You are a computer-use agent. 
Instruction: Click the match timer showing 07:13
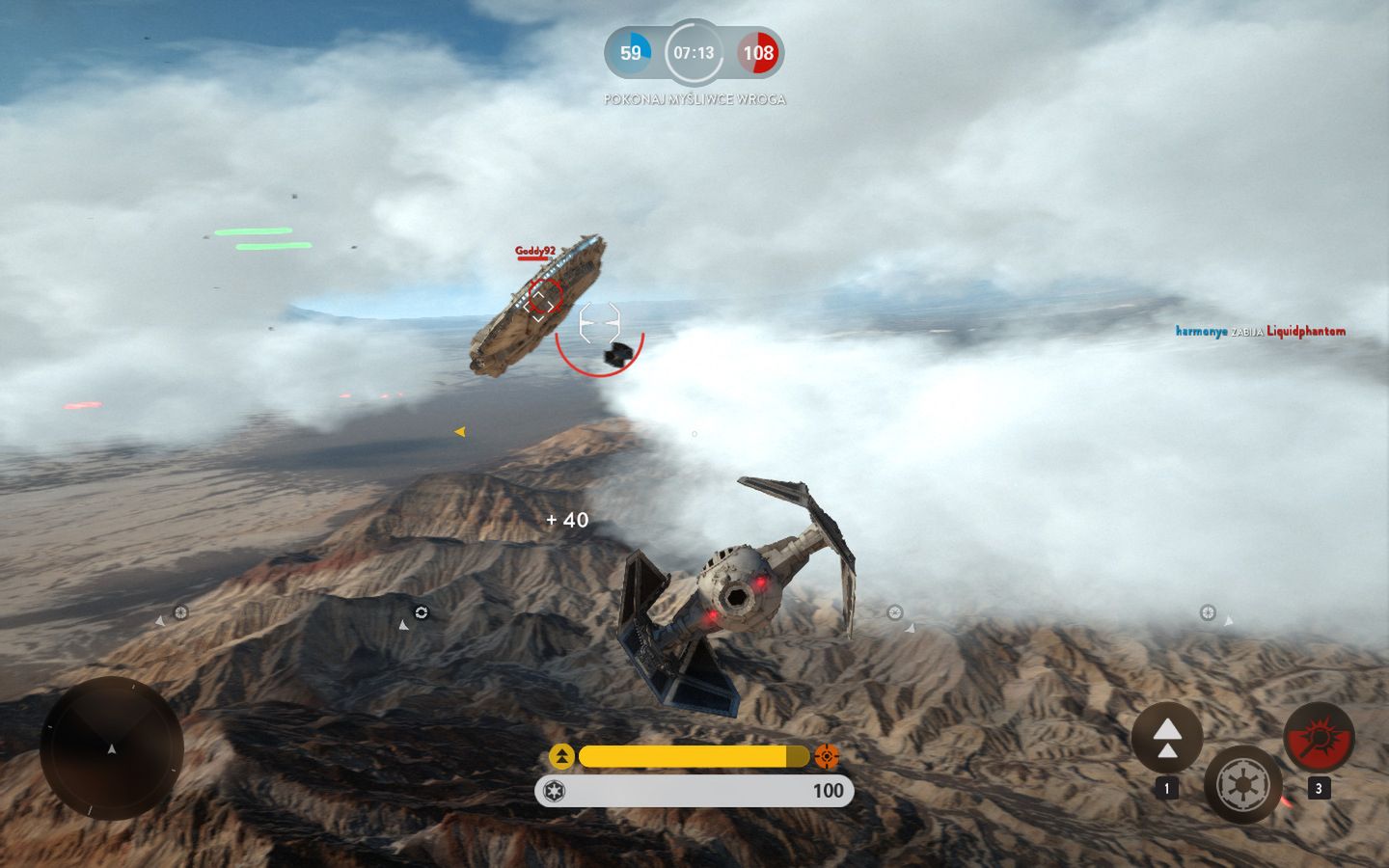(x=694, y=53)
